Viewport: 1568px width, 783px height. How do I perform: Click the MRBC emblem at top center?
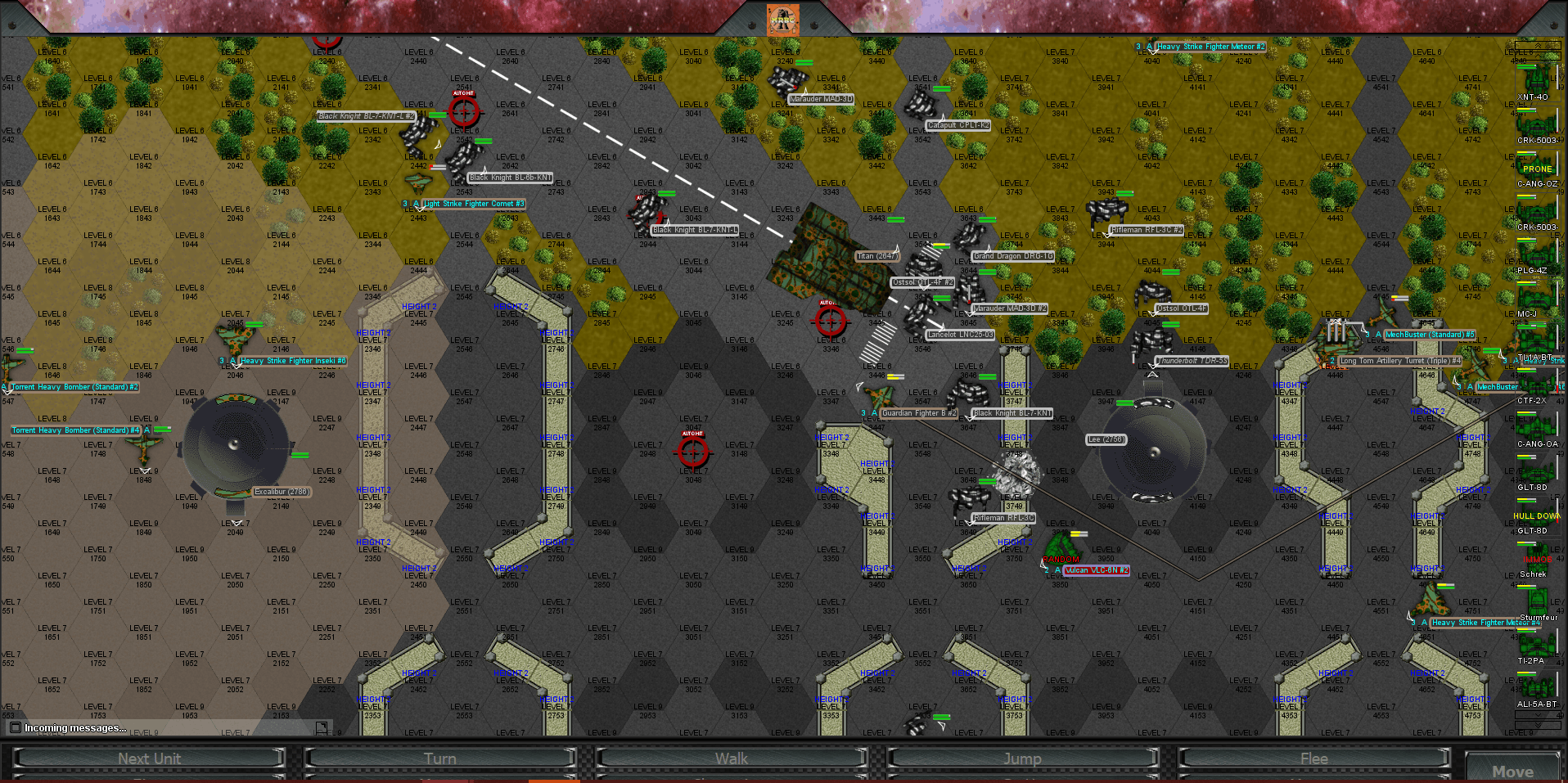(x=783, y=20)
